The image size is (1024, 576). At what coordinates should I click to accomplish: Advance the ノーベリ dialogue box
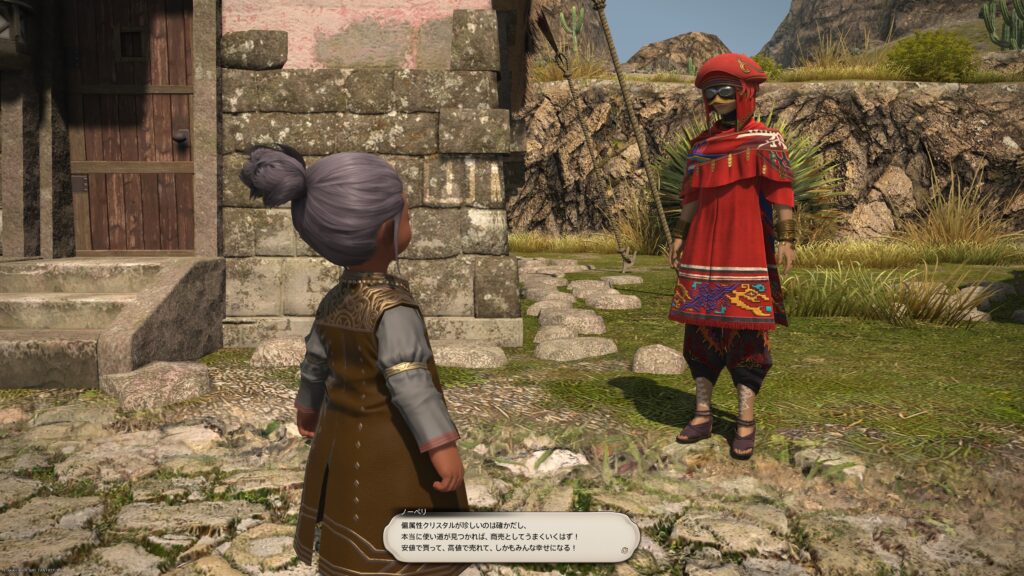tap(510, 537)
